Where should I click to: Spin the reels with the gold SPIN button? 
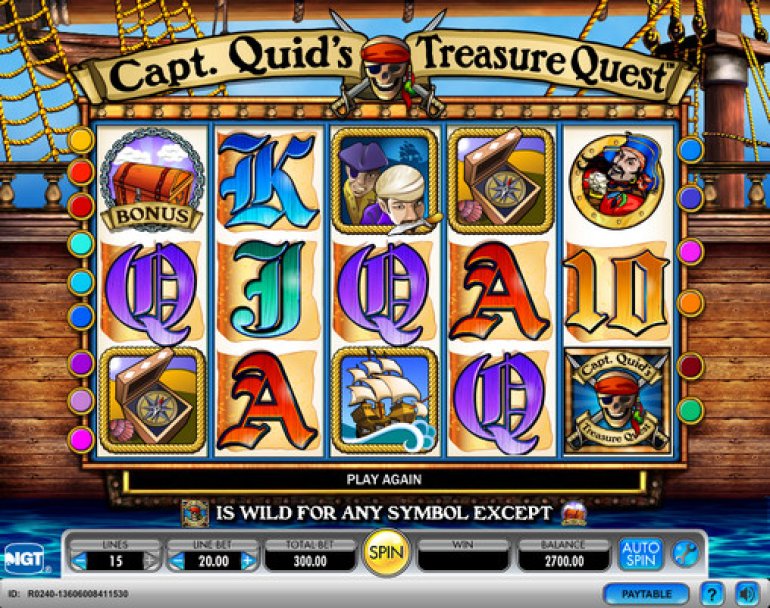tap(384, 552)
